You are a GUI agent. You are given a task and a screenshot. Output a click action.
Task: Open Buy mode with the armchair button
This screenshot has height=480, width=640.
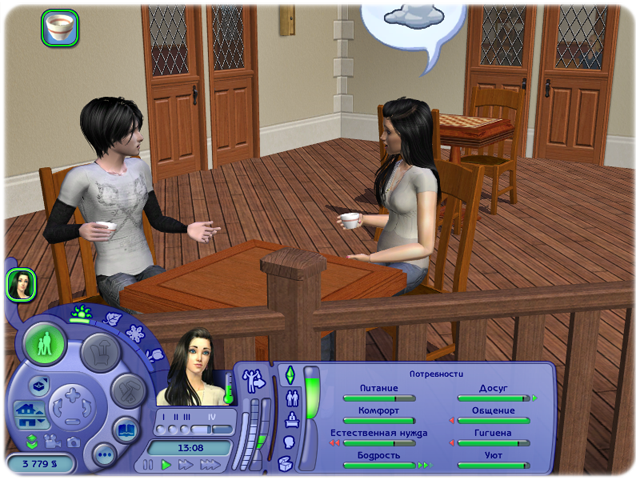coord(100,351)
